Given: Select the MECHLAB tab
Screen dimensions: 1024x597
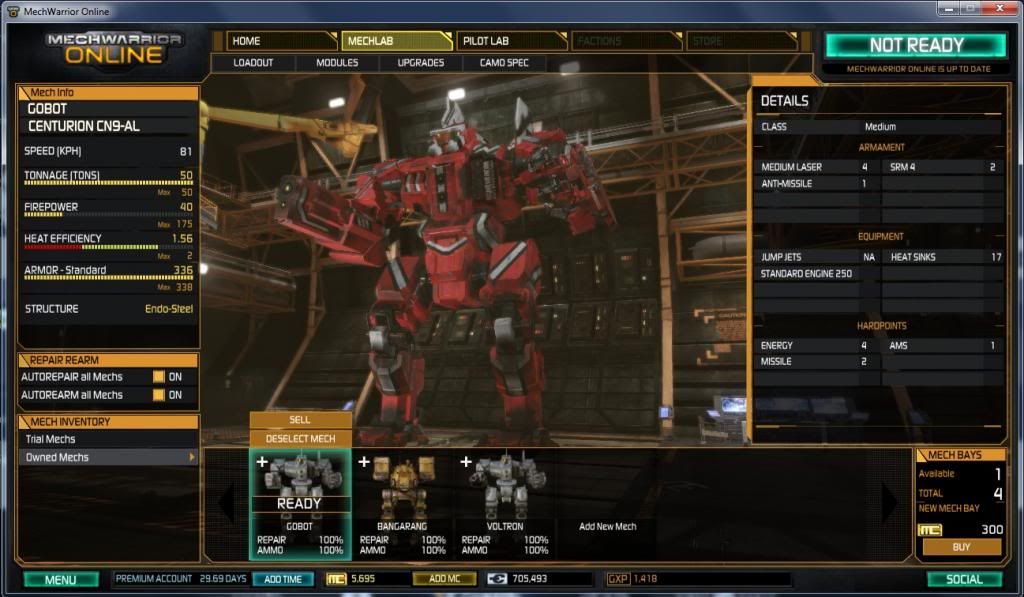Looking at the screenshot, I should [396, 41].
